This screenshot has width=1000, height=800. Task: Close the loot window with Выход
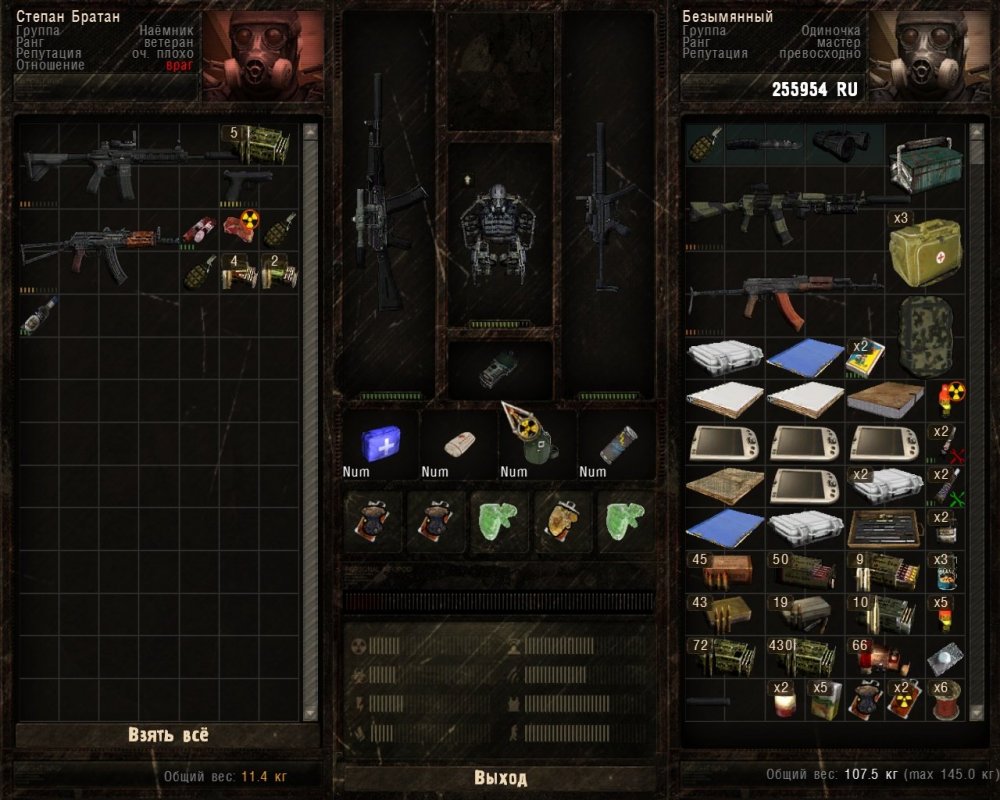coord(499,778)
